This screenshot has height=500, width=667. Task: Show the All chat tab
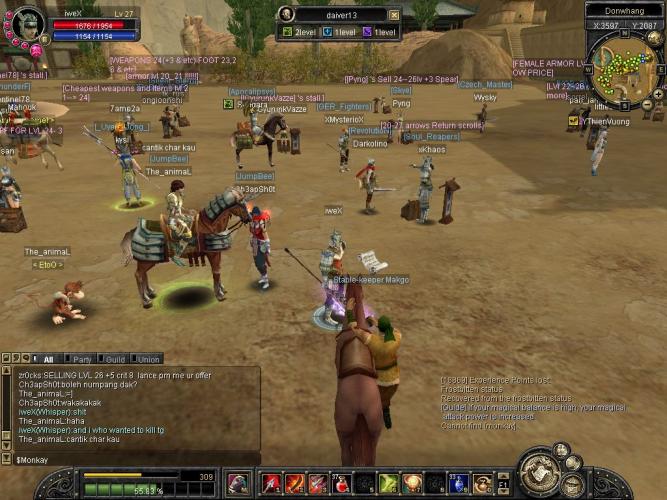pos(47,359)
